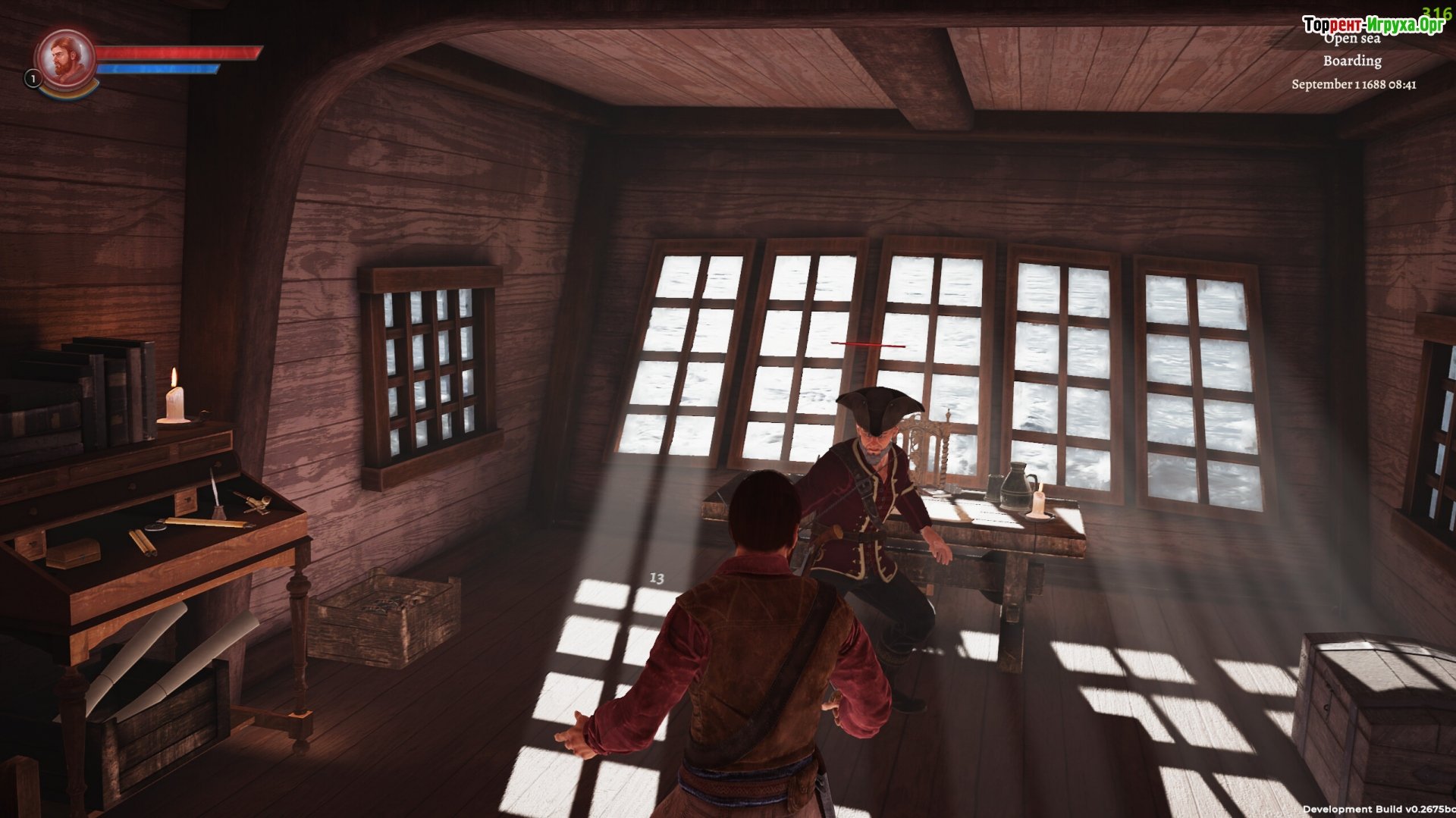The width and height of the screenshot is (1456, 818).
Task: Click the level 1 badge
Action: [33, 78]
